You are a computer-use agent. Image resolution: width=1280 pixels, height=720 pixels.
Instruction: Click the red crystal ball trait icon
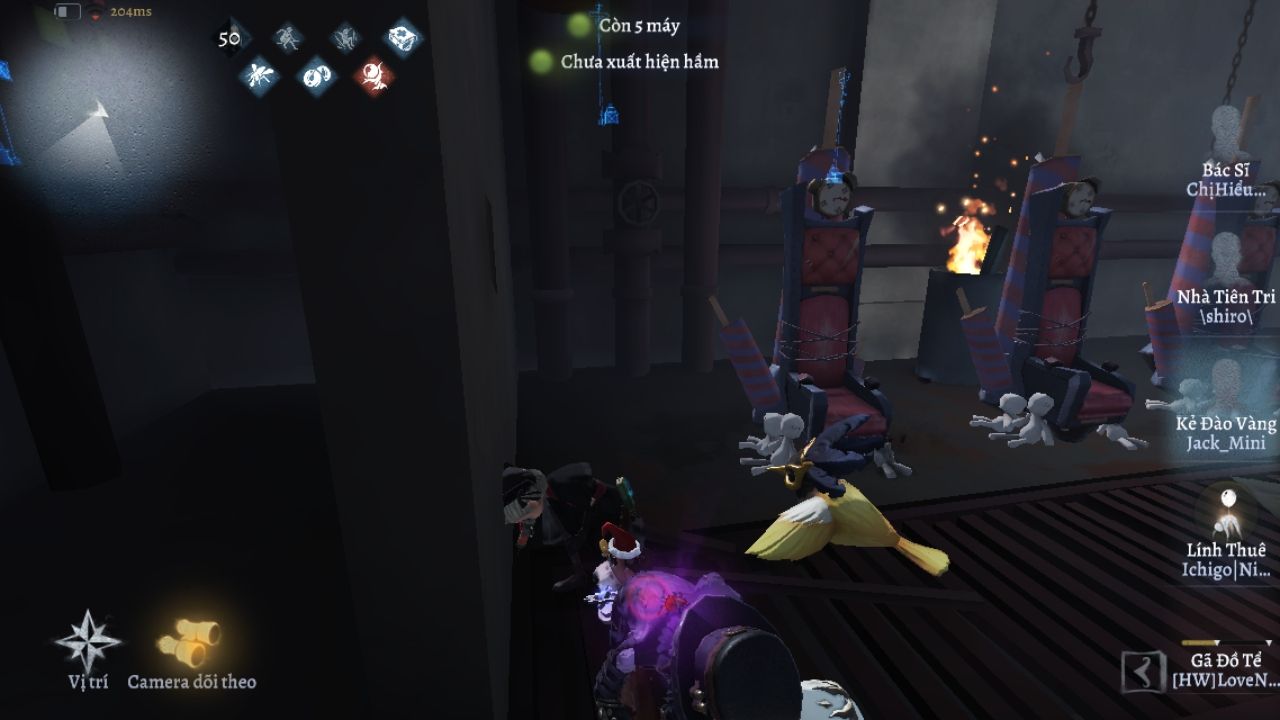coord(374,75)
